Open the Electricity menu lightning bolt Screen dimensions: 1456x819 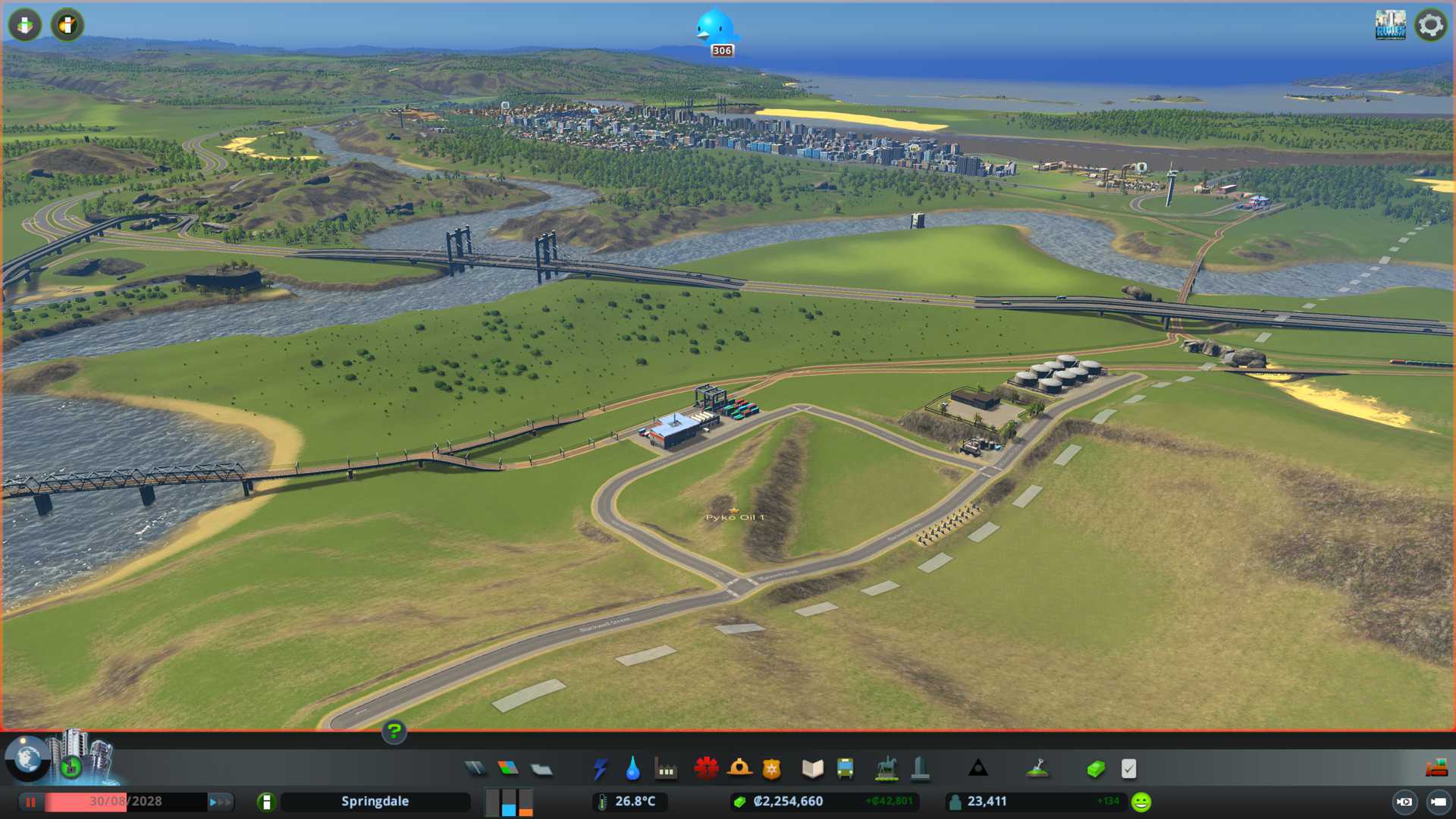click(x=600, y=769)
